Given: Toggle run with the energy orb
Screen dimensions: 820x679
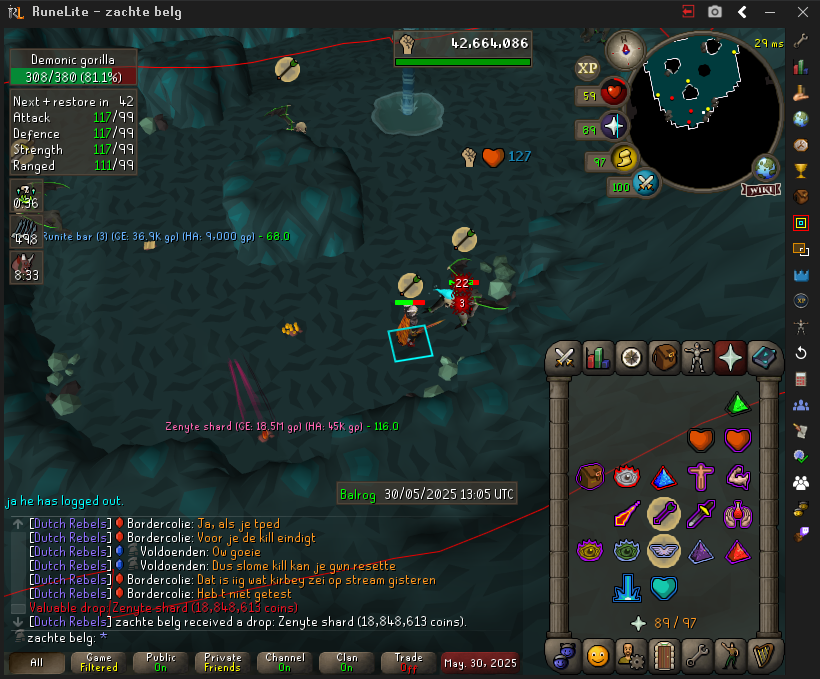Looking at the screenshot, I should coord(625,158).
